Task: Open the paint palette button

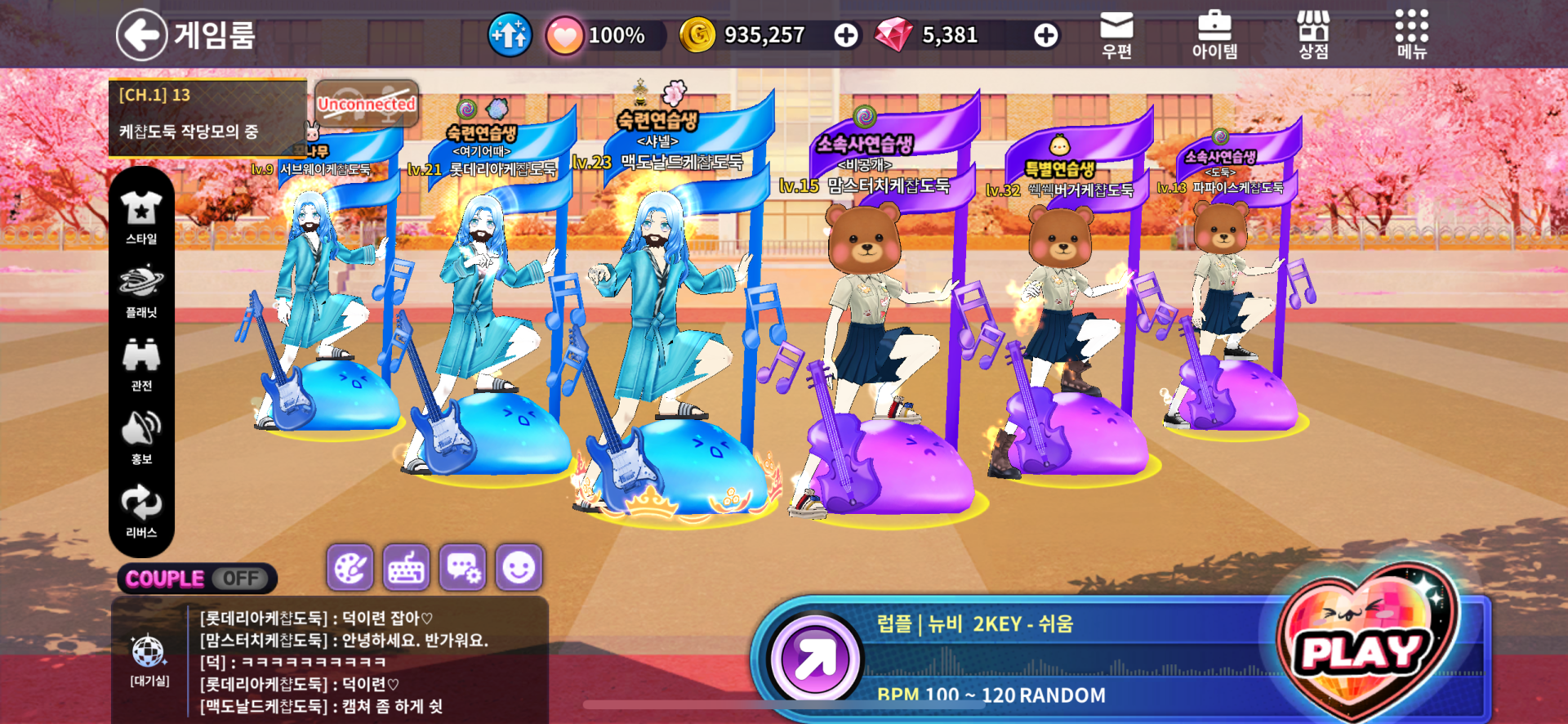Action: pos(350,567)
